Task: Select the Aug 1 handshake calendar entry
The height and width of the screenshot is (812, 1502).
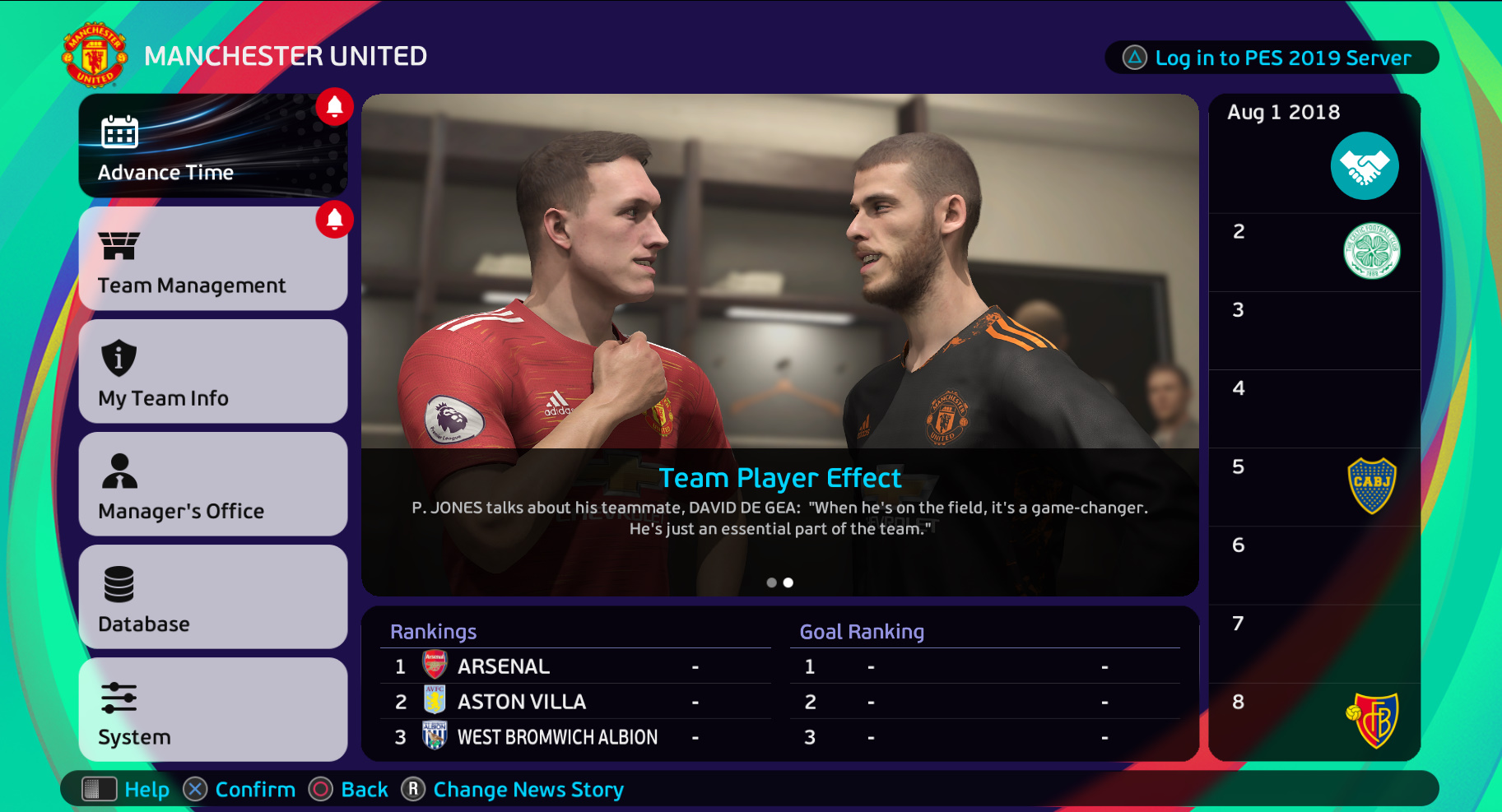Action: point(1364,165)
